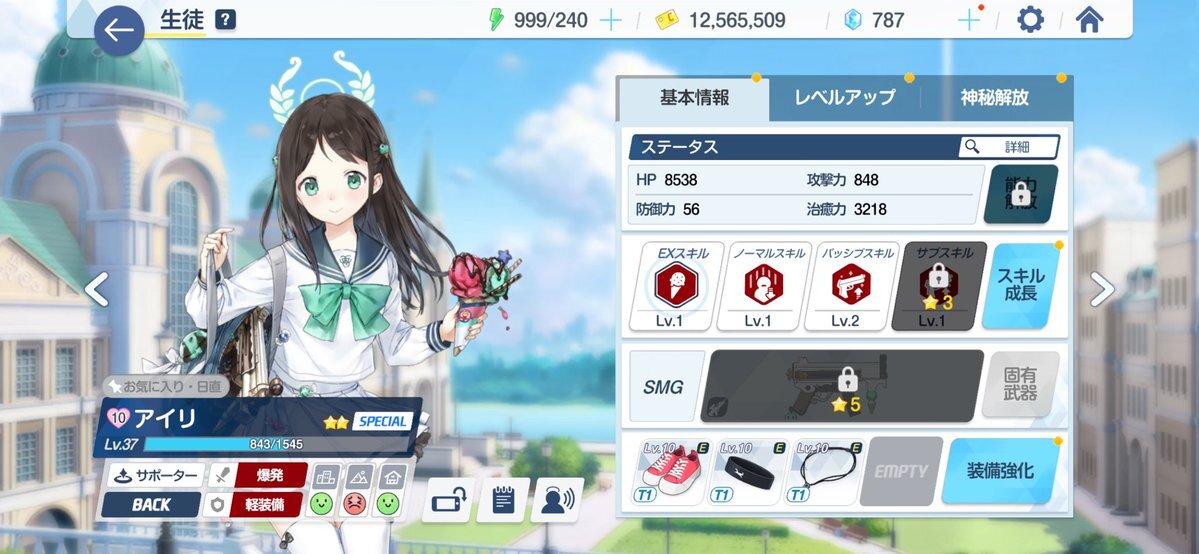Screen dimensions: 1199x554
Task: Show 詳細 status details
Action: click(x=1008, y=147)
